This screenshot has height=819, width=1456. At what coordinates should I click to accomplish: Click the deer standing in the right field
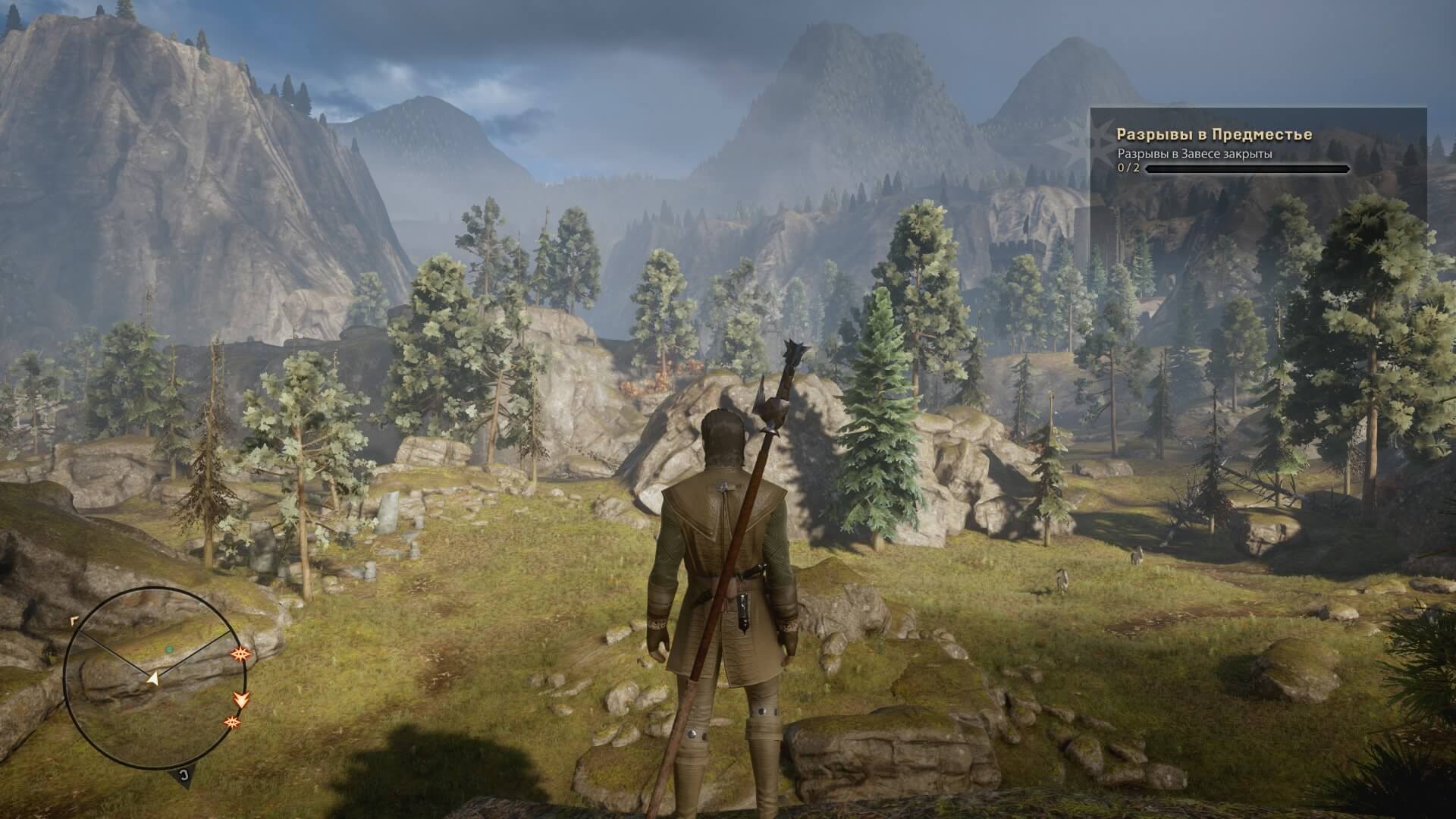[x=1061, y=580]
